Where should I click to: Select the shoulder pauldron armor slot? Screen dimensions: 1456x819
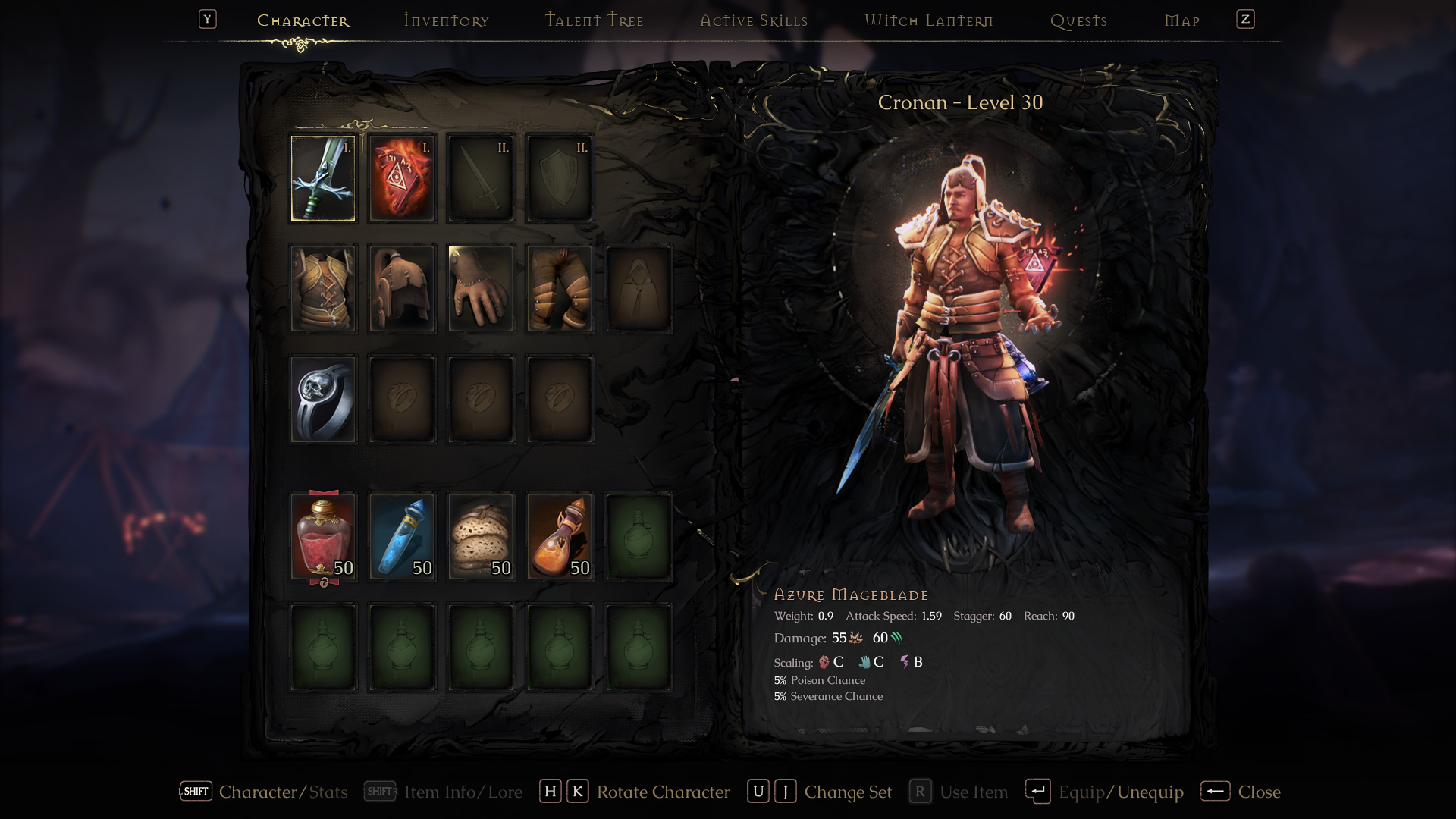pyautogui.click(x=402, y=288)
